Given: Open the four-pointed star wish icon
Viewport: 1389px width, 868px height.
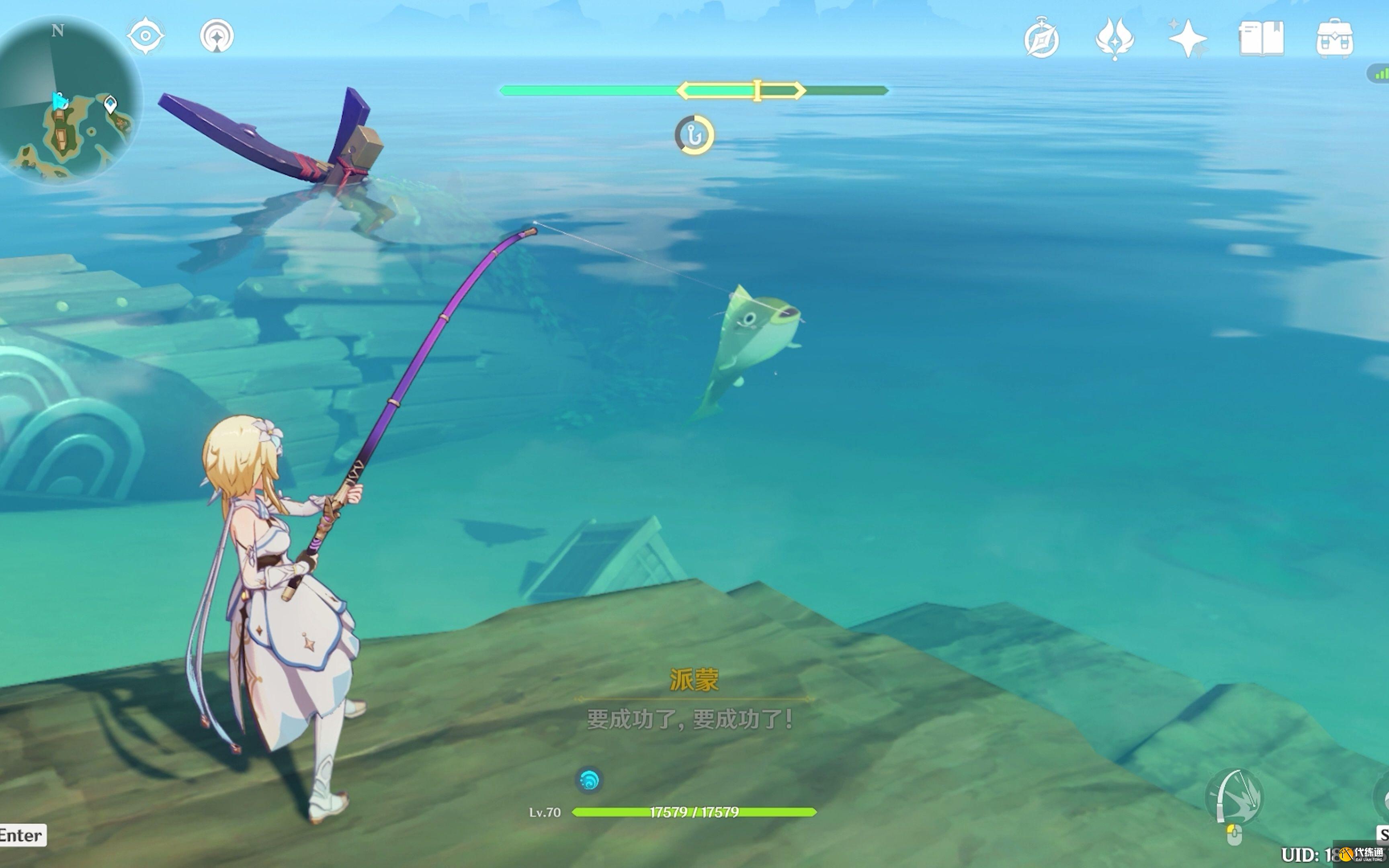Looking at the screenshot, I should click(1188, 39).
